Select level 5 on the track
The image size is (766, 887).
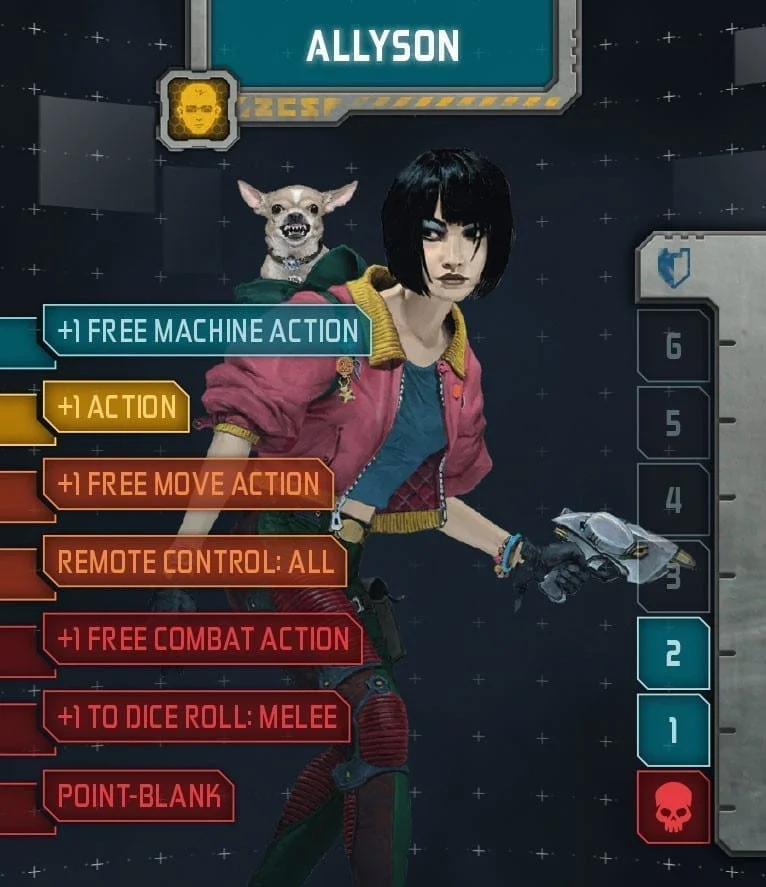[673, 423]
